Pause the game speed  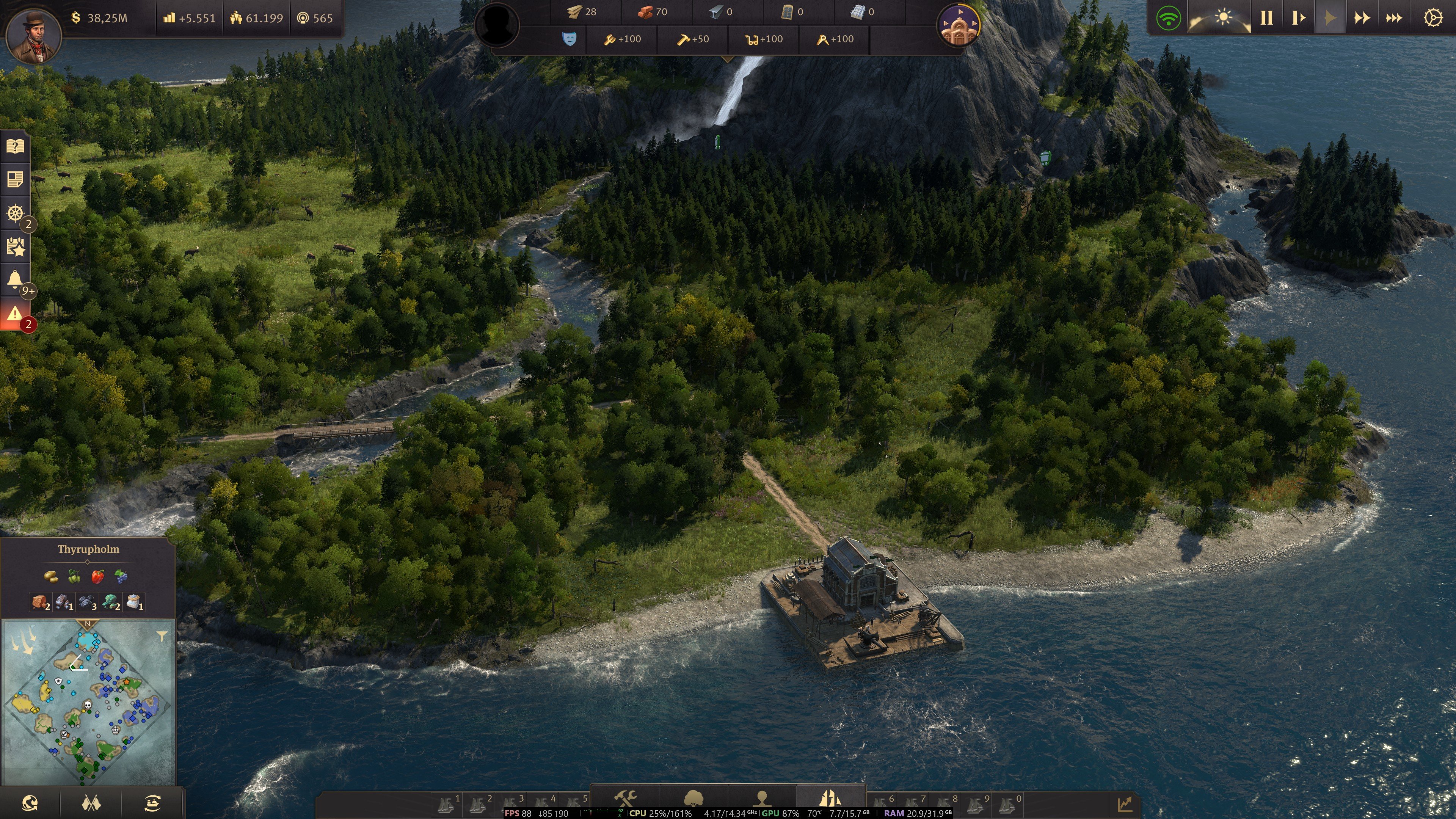[1266, 18]
